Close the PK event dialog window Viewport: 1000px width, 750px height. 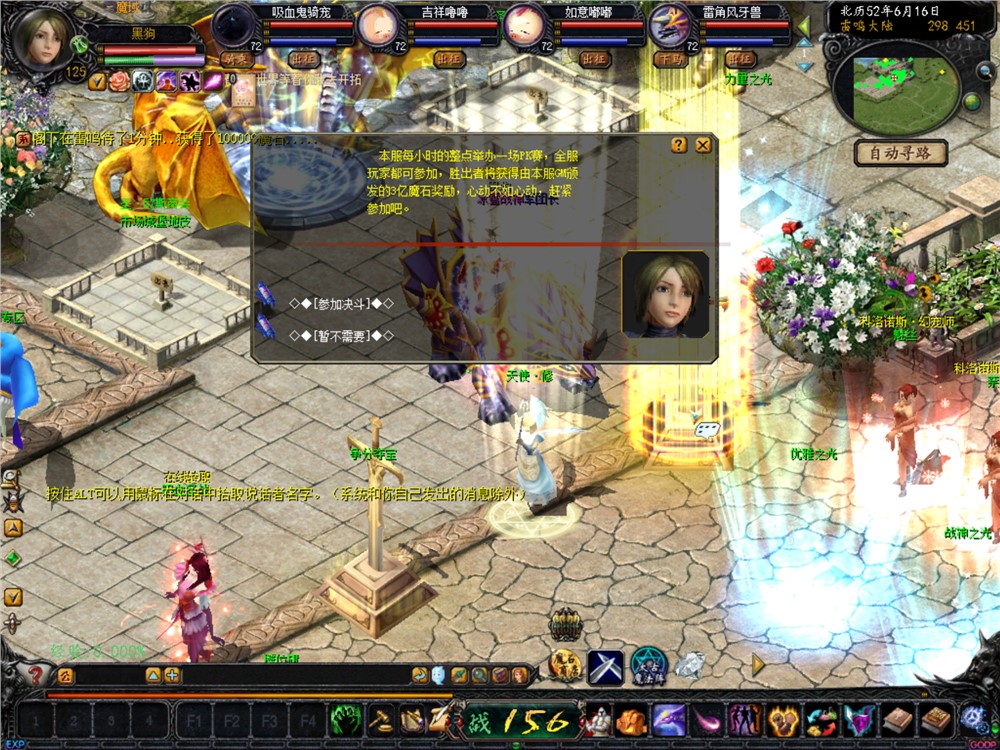pyautogui.click(x=703, y=145)
